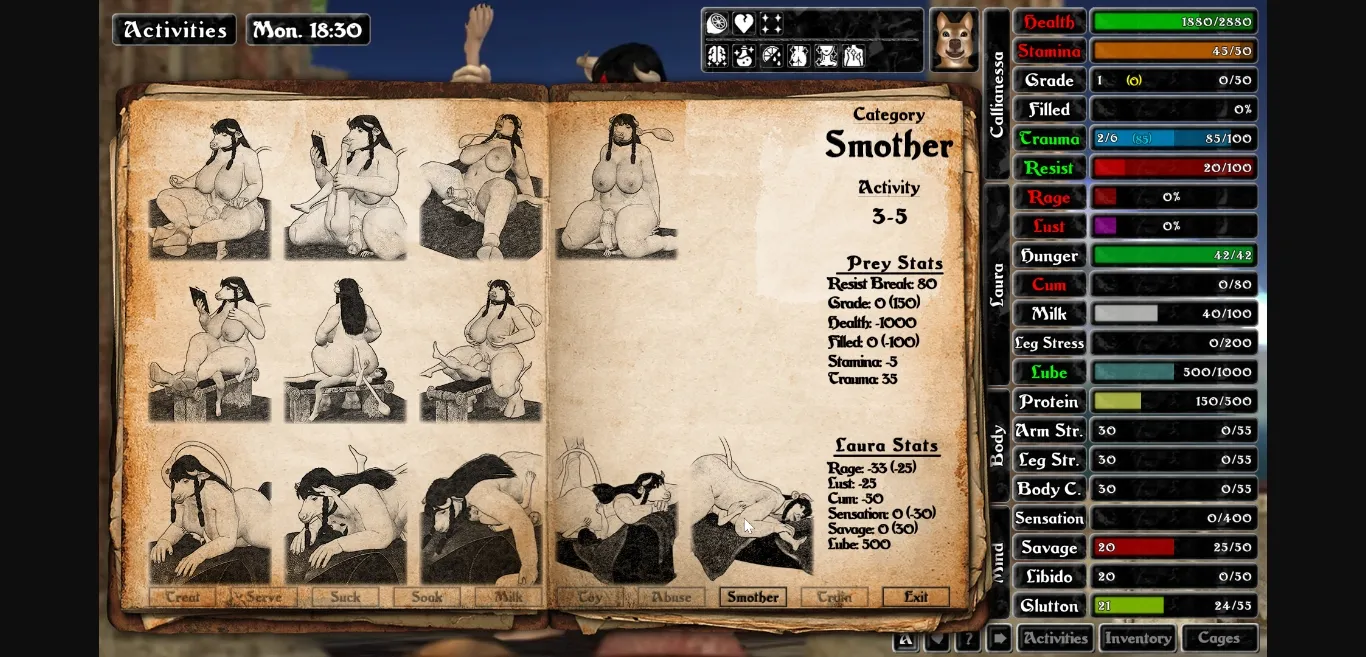Show the Body stats side tab
The height and width of the screenshot is (657, 1366).
tap(997, 446)
